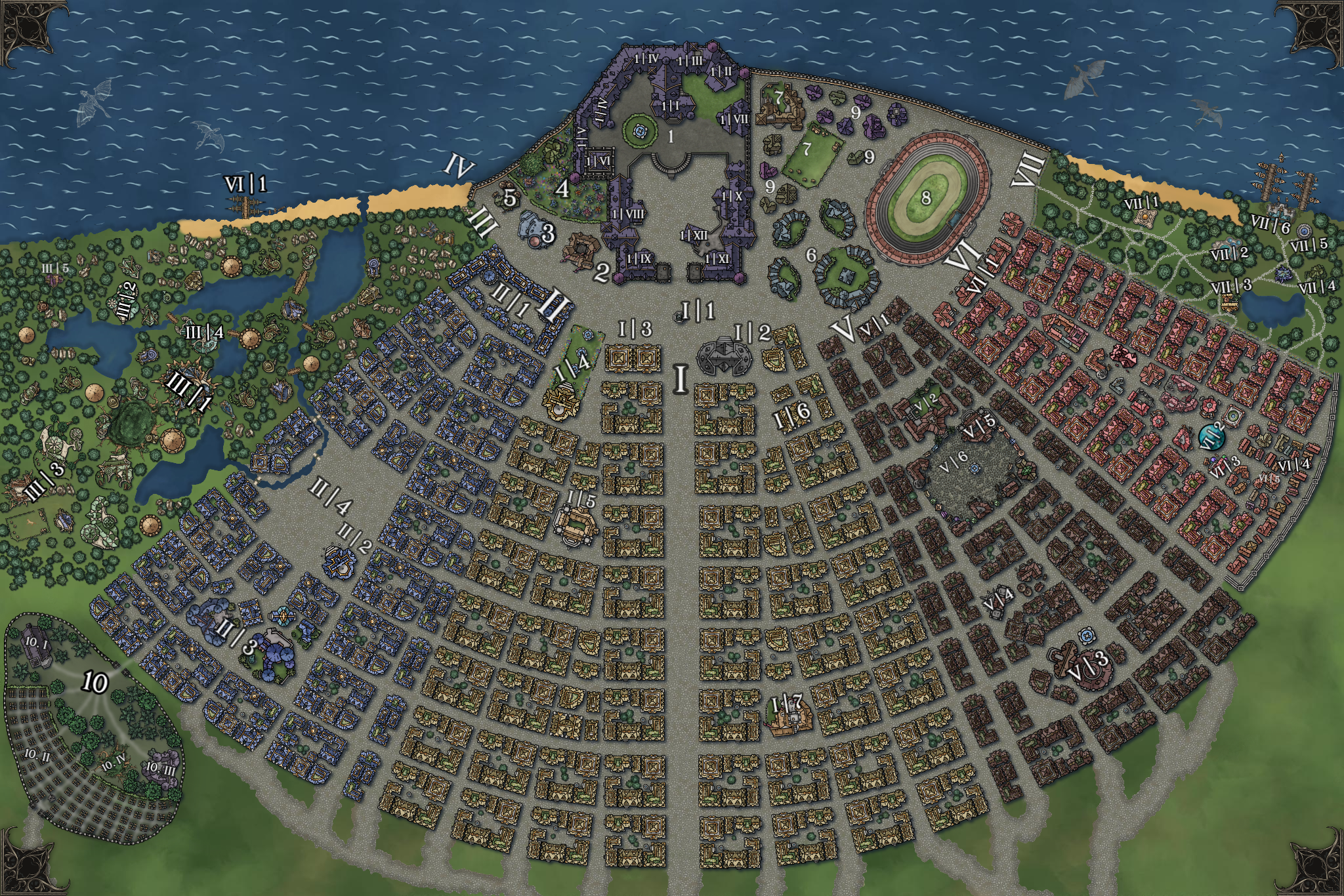Select the I | 7 location marker

786,704
